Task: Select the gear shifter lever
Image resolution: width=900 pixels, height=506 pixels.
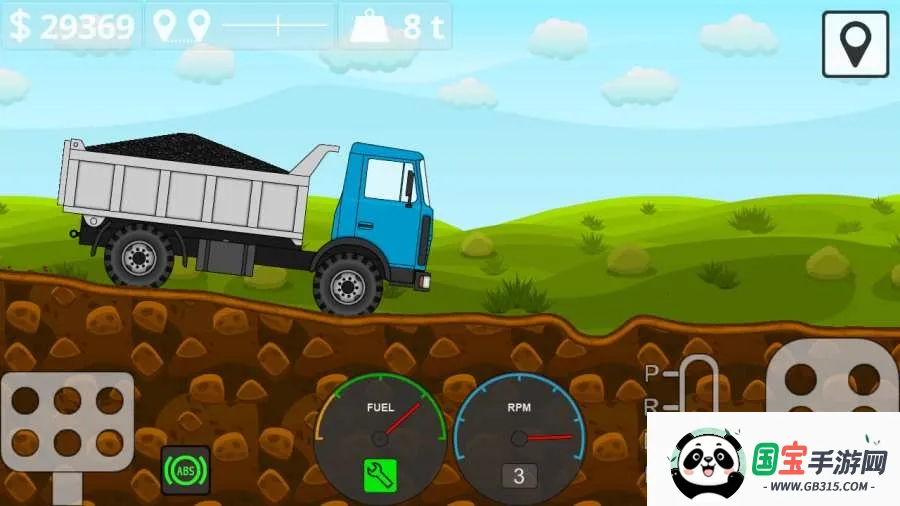Action: (x=697, y=385)
